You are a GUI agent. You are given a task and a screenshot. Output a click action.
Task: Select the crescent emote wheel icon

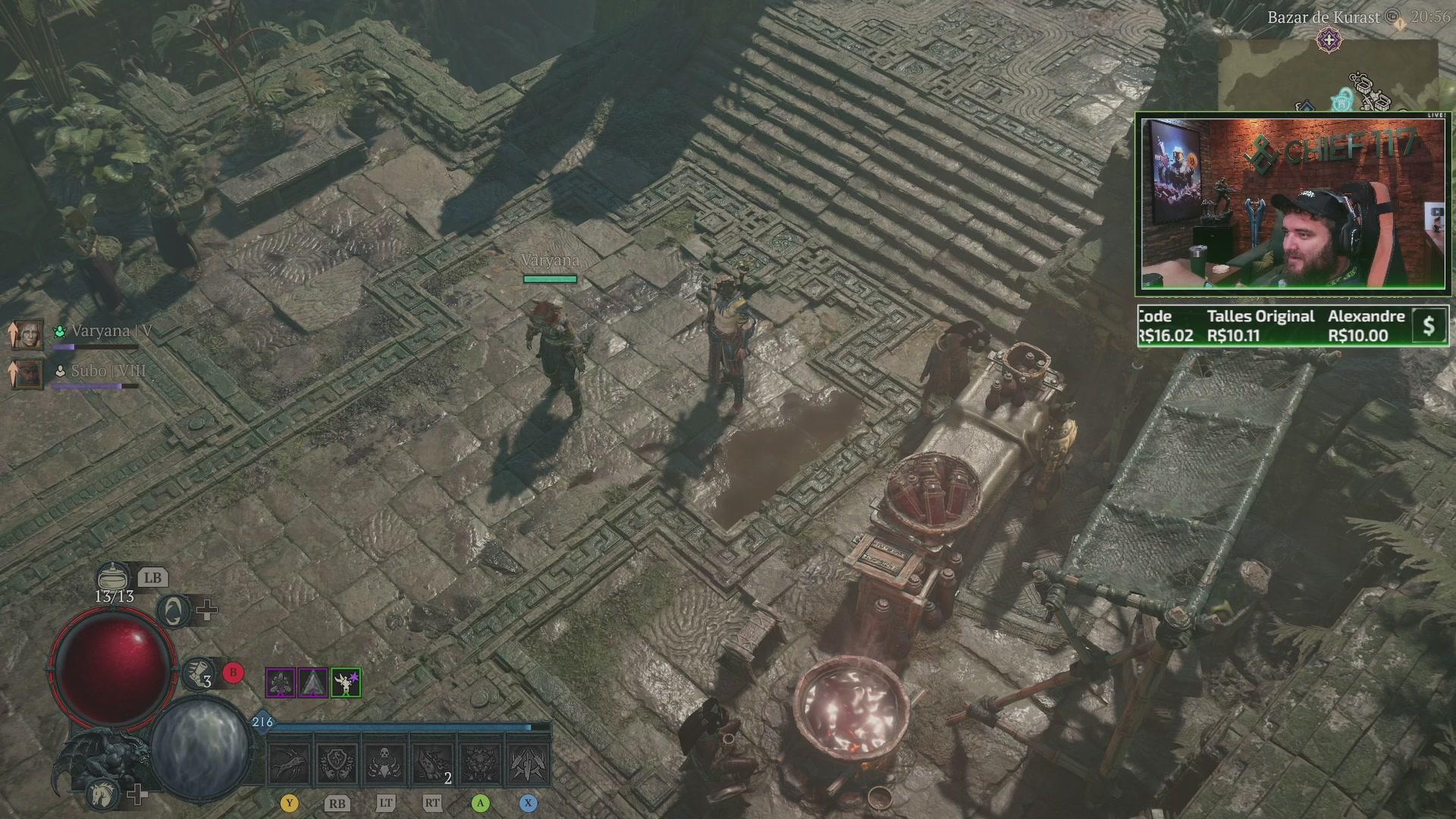pos(174,611)
